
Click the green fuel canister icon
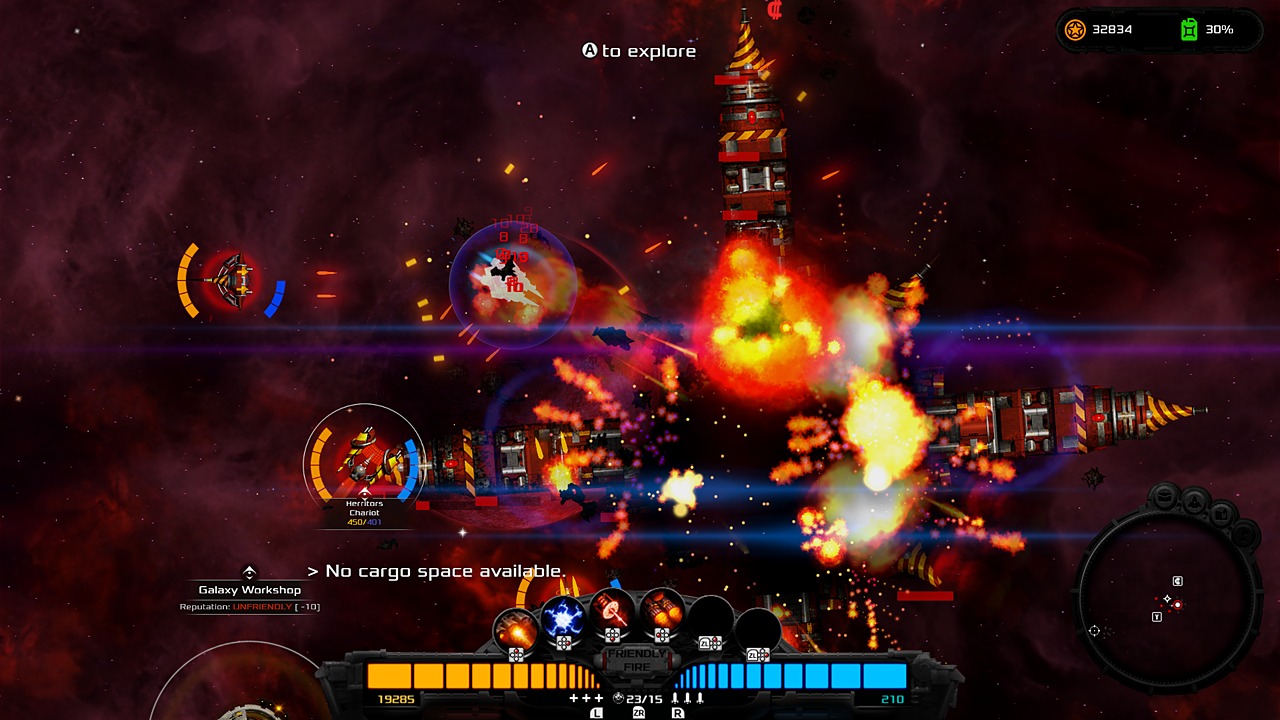coord(1191,30)
